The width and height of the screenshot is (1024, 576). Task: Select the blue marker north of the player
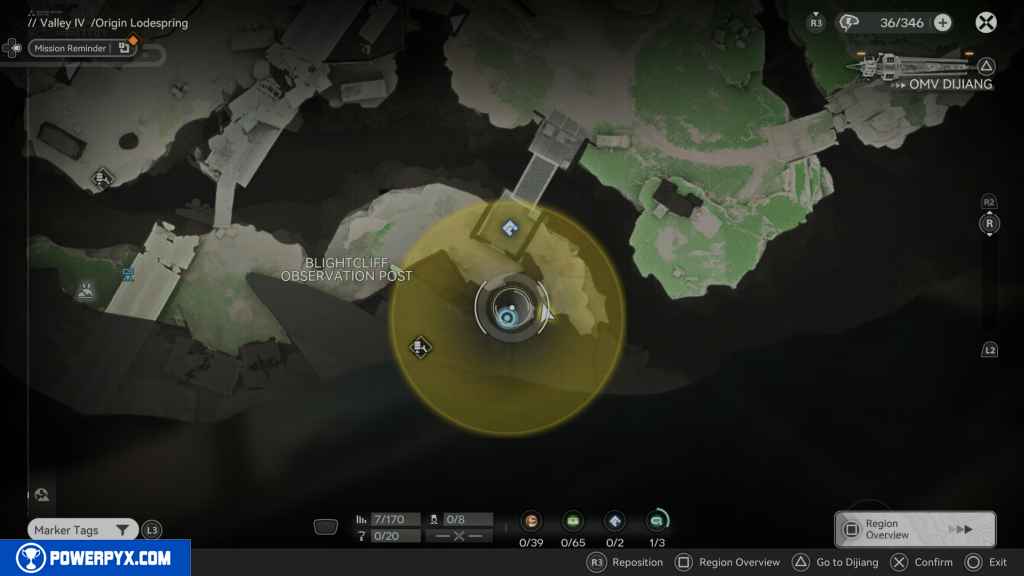click(510, 229)
